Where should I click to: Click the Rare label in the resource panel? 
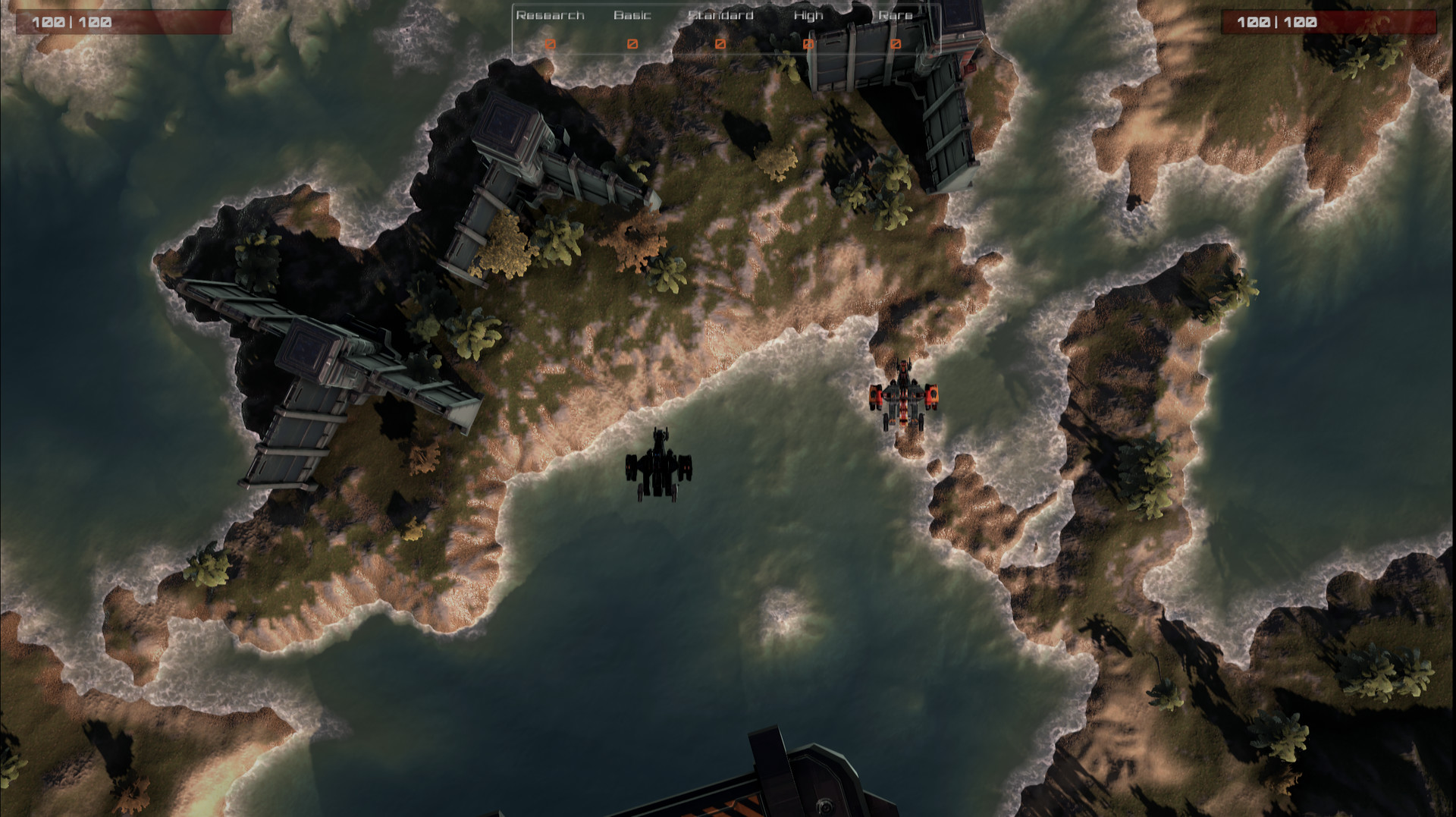(895, 15)
